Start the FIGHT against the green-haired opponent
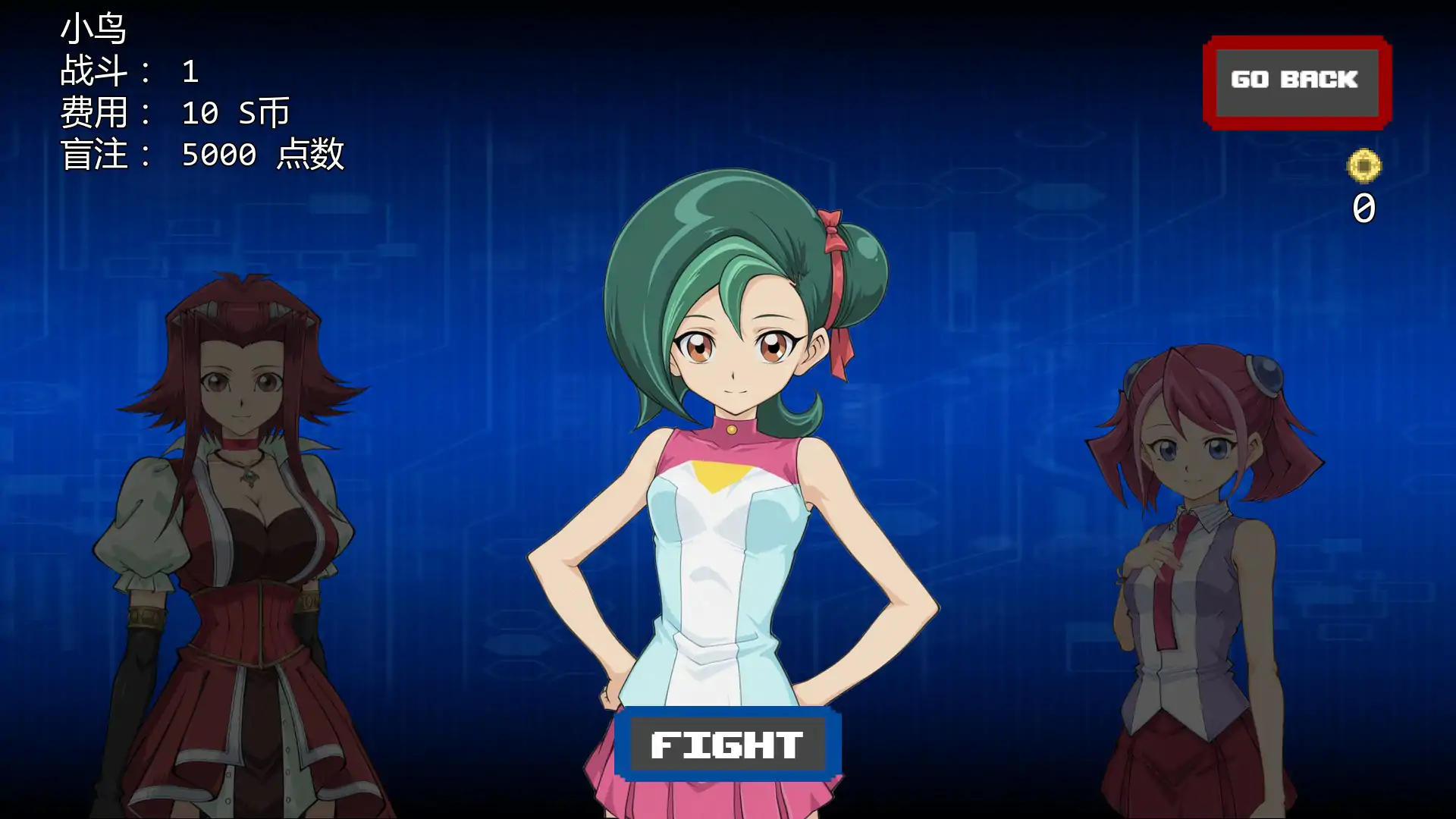This screenshot has height=819, width=1456. tap(727, 744)
